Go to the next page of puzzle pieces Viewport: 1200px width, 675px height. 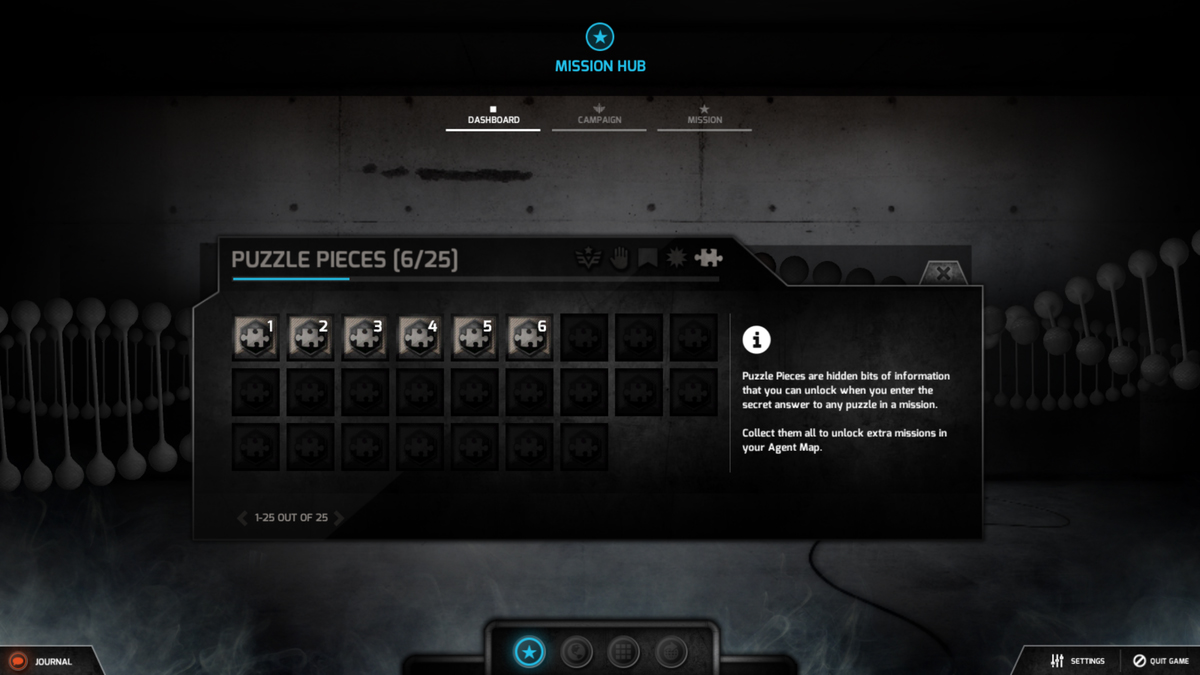point(339,518)
